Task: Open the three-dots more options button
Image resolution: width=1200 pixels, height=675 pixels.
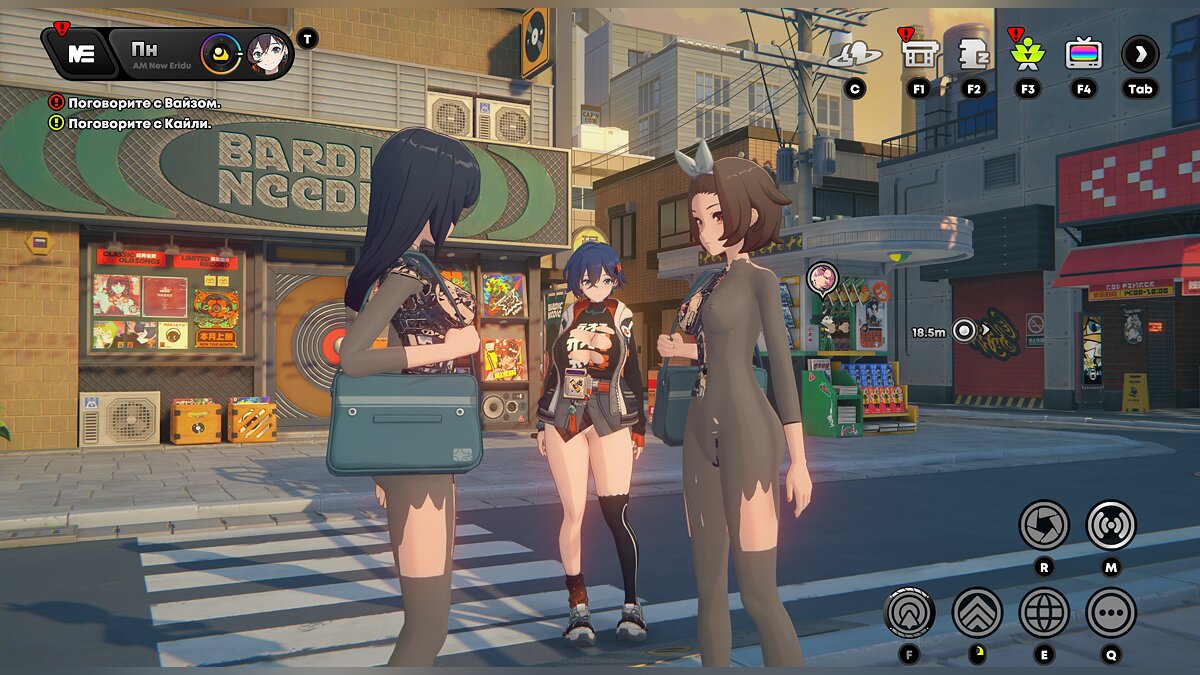Action: [1111, 612]
